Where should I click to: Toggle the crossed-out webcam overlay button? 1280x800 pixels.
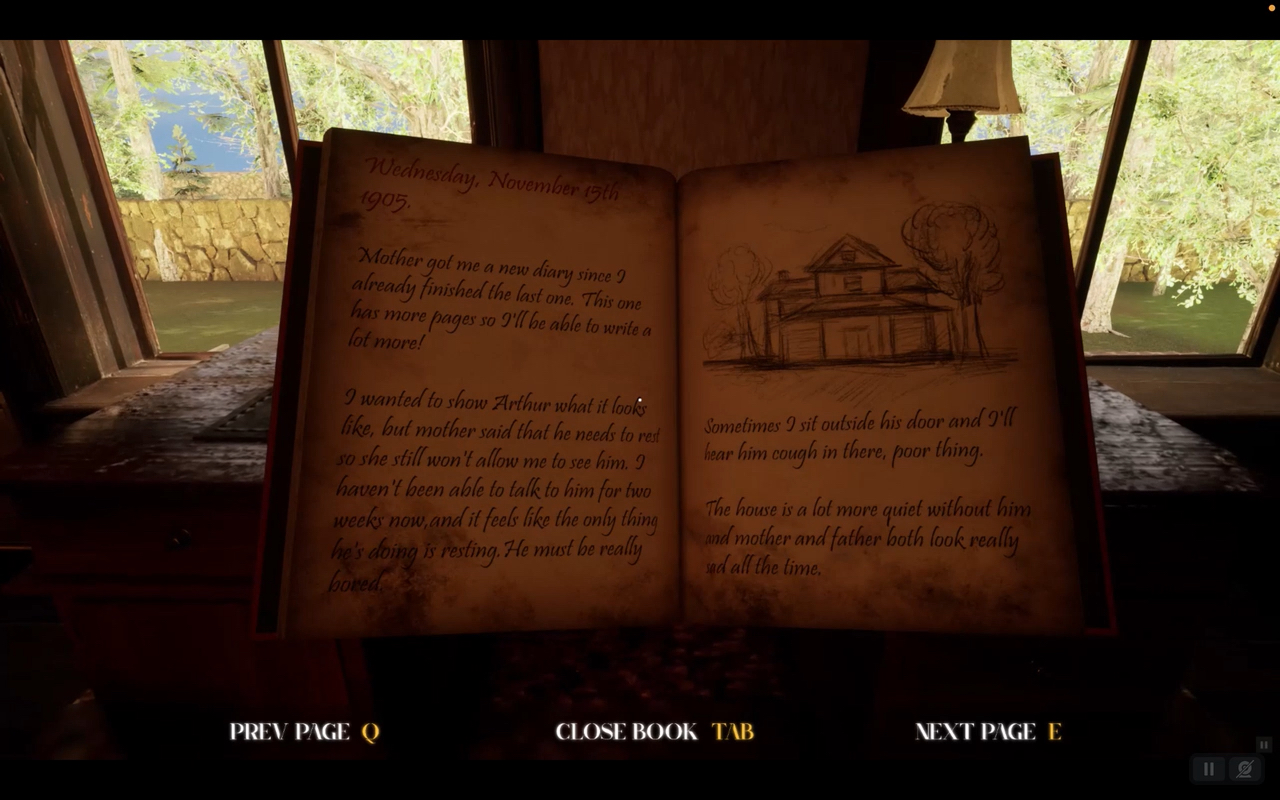coord(1245,769)
